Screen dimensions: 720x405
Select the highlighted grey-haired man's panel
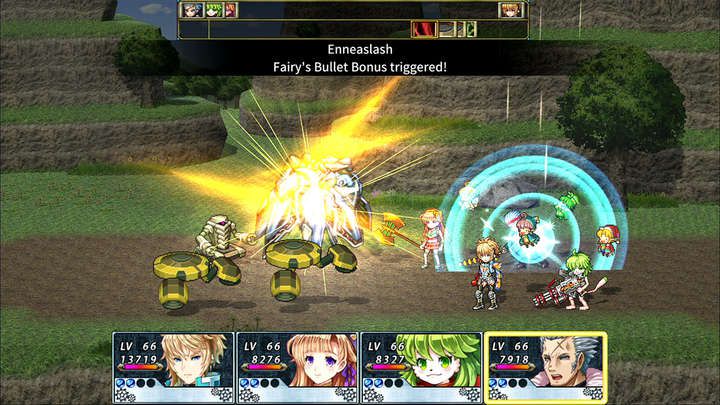(x=545, y=367)
